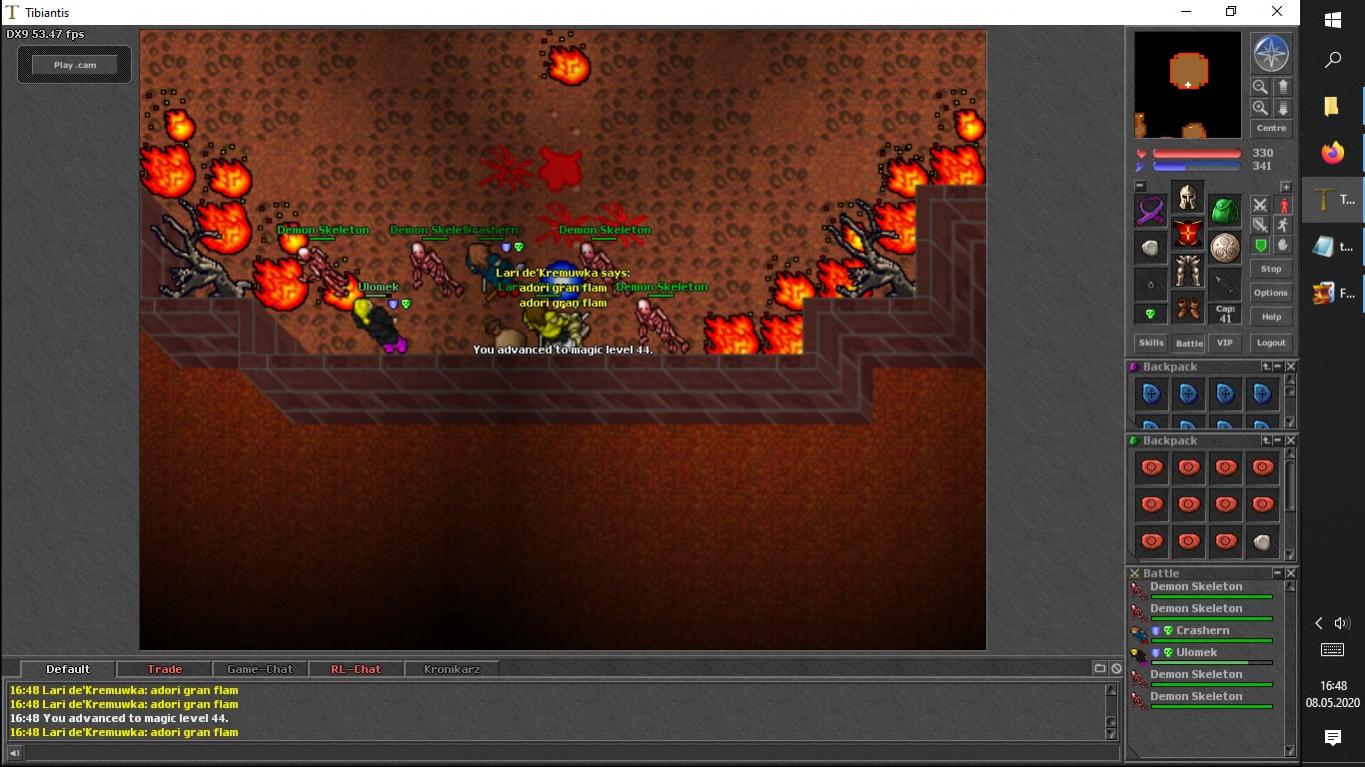Toggle the Battle list button
This screenshot has height=767, width=1365.
(1188, 343)
